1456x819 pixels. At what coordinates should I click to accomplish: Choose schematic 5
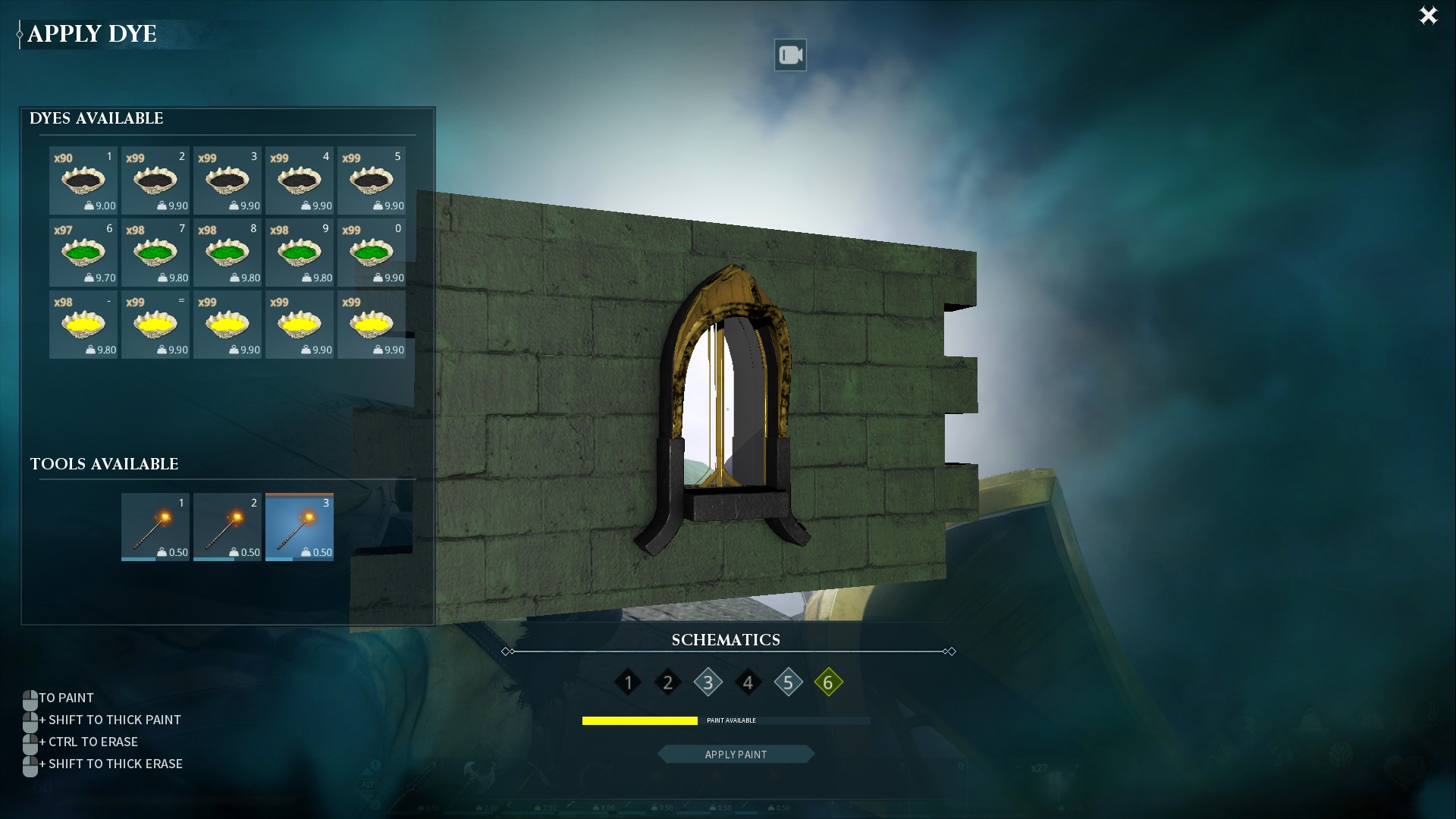tap(789, 682)
